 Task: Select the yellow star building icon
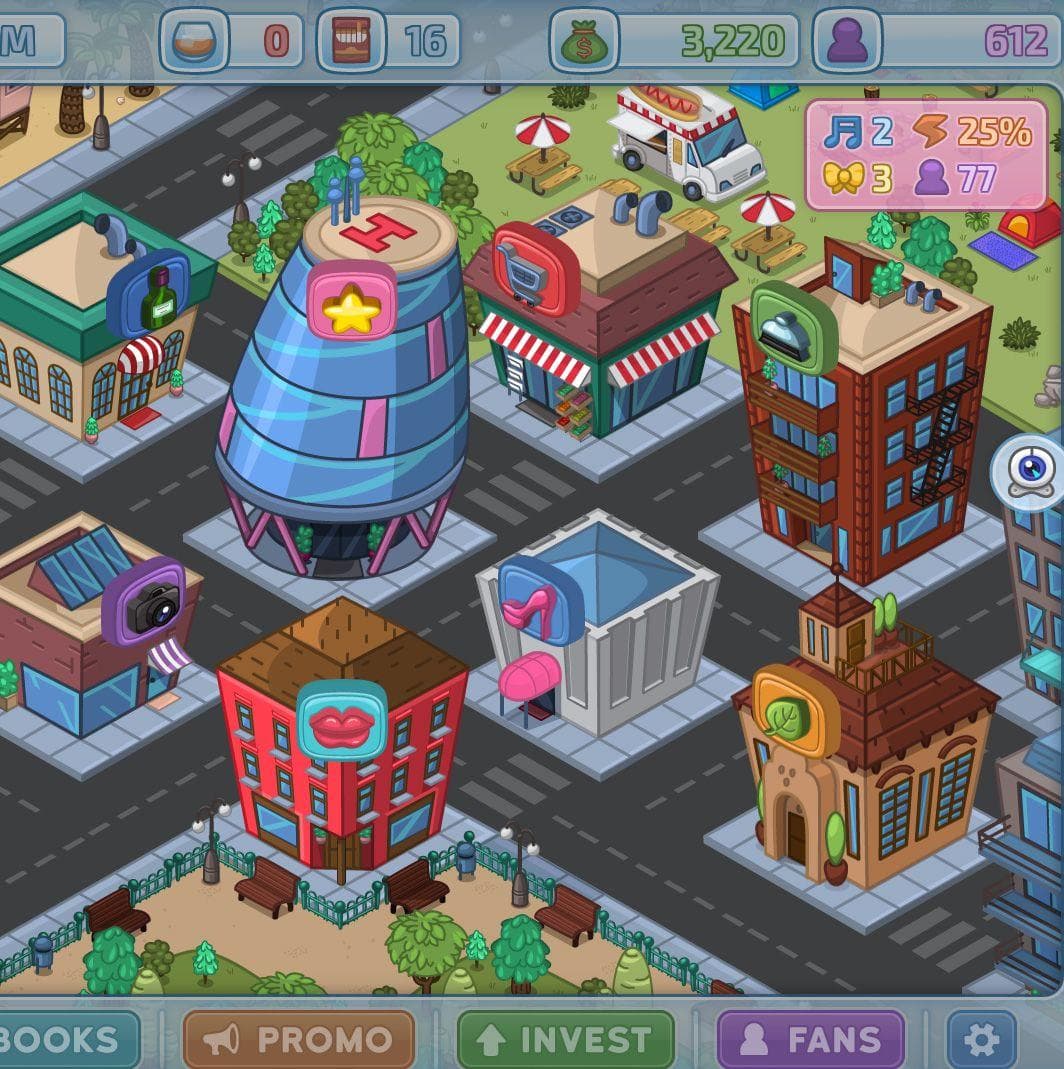click(351, 300)
